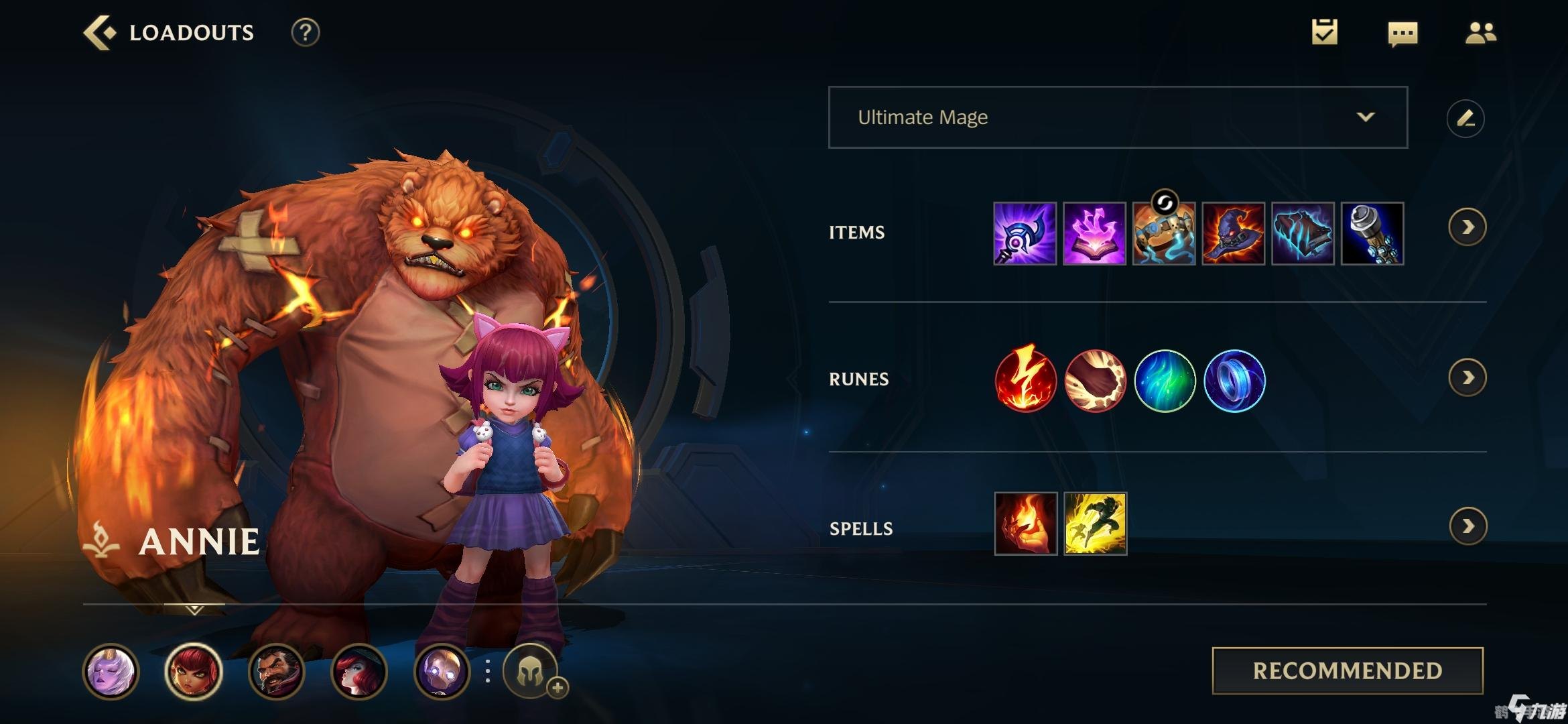Select the Ignite summoner spell
The image size is (1568, 724).
click(1025, 524)
